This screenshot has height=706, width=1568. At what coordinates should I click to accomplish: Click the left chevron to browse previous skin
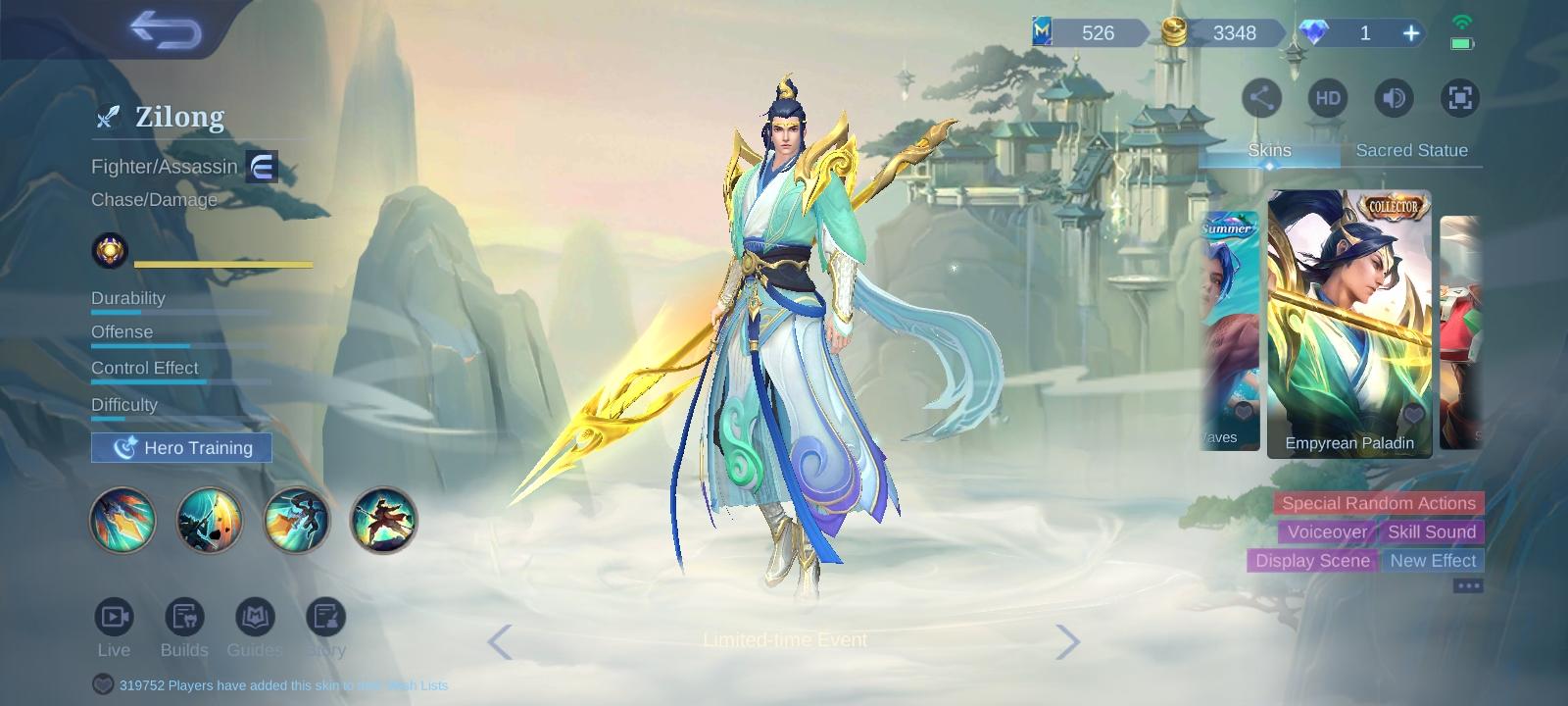click(500, 641)
